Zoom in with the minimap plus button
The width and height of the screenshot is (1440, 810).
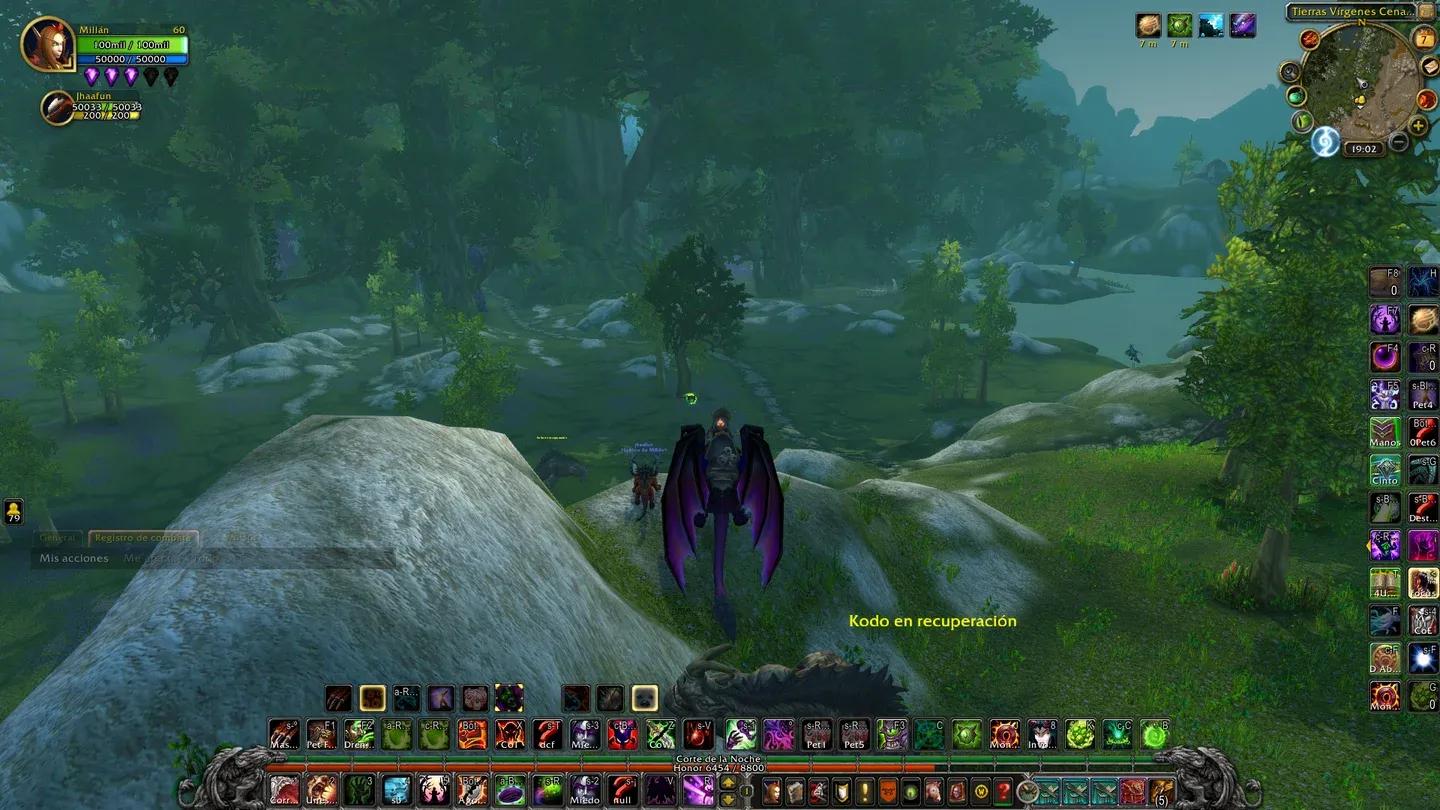coord(1418,124)
